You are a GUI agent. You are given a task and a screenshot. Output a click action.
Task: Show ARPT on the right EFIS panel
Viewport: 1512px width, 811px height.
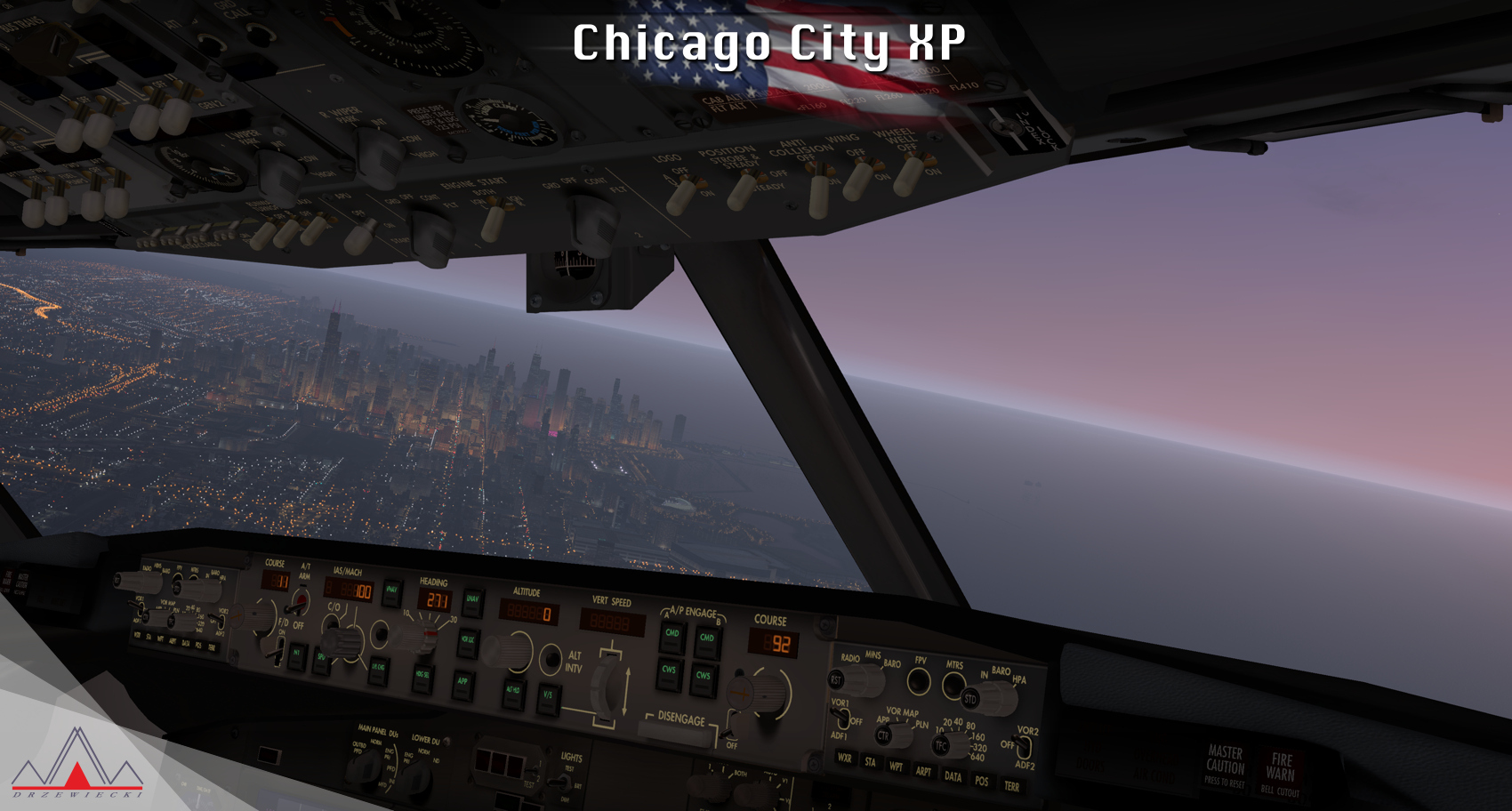click(x=924, y=771)
